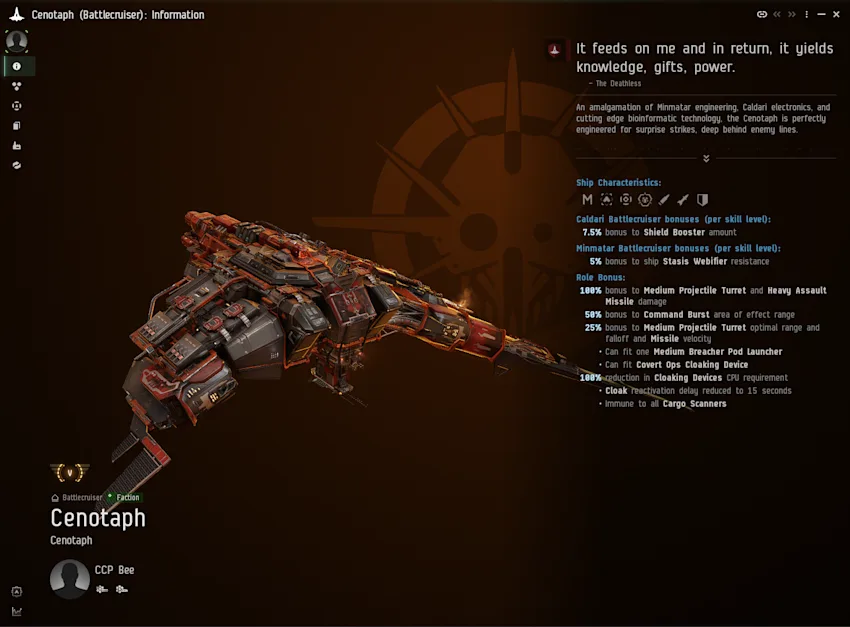Select the round planet icon tab
This screenshot has height=627, width=850.
click(x=17, y=165)
